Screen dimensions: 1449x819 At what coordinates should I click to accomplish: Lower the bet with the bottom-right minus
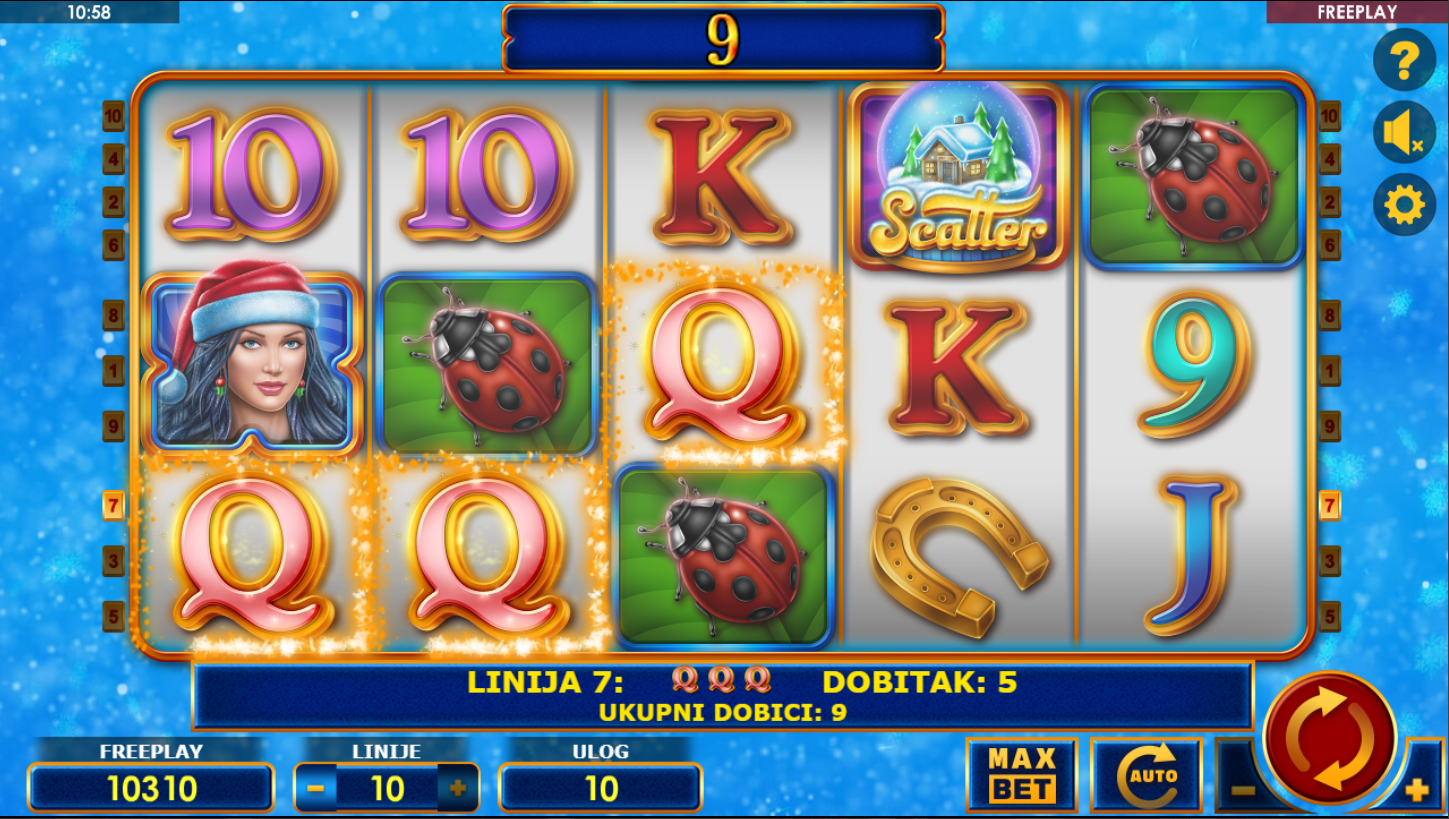(1241, 790)
